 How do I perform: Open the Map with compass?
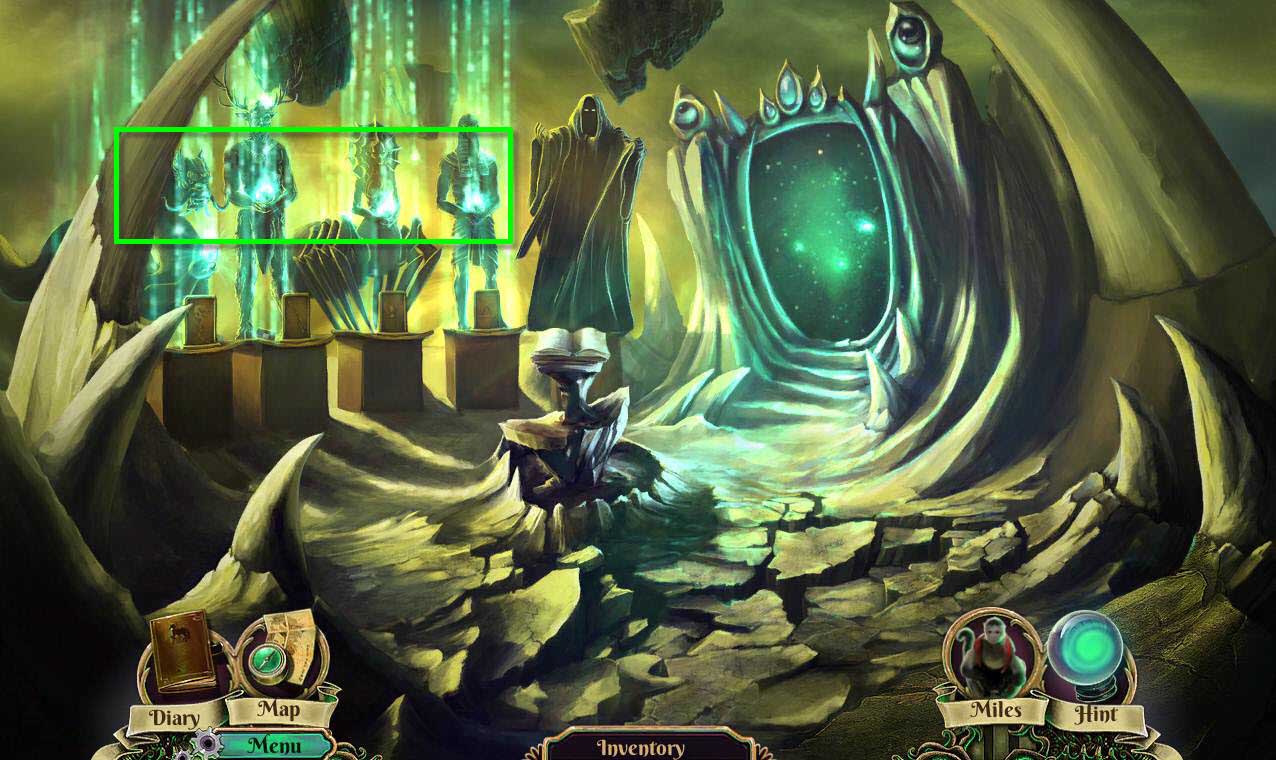pyautogui.click(x=280, y=655)
